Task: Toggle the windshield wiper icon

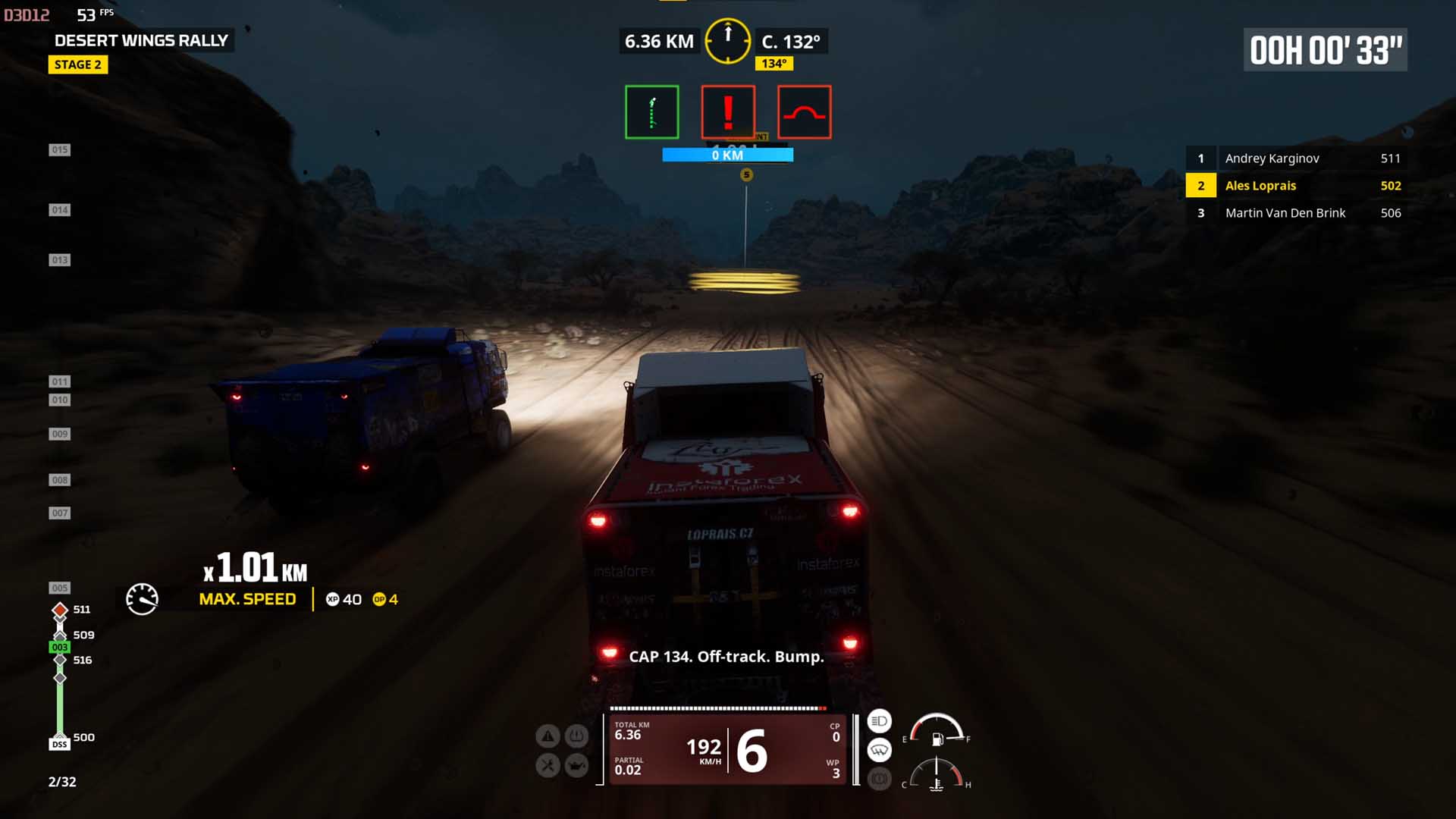Action: tap(879, 750)
